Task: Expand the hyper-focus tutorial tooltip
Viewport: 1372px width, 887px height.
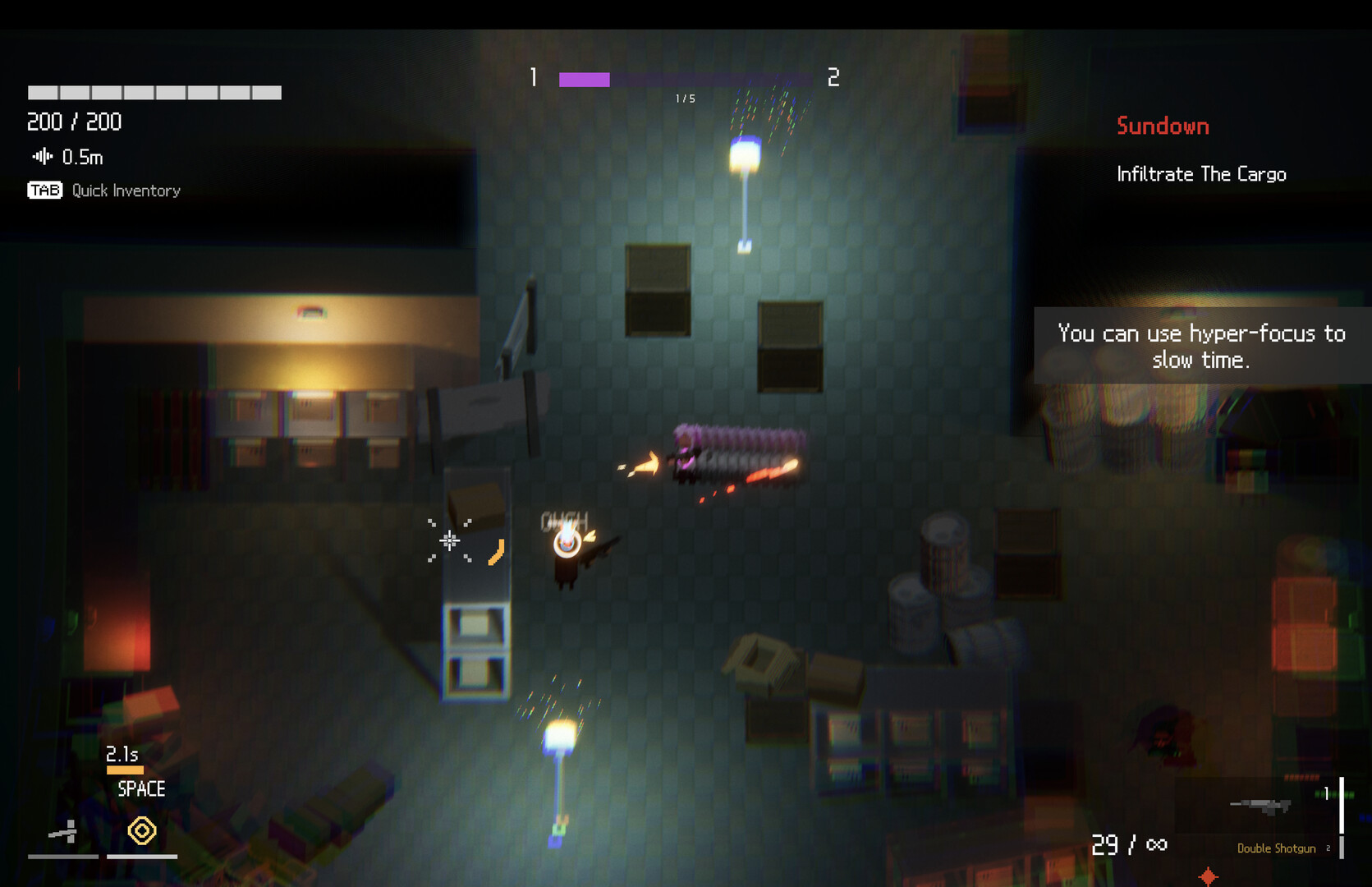Action: [1200, 345]
